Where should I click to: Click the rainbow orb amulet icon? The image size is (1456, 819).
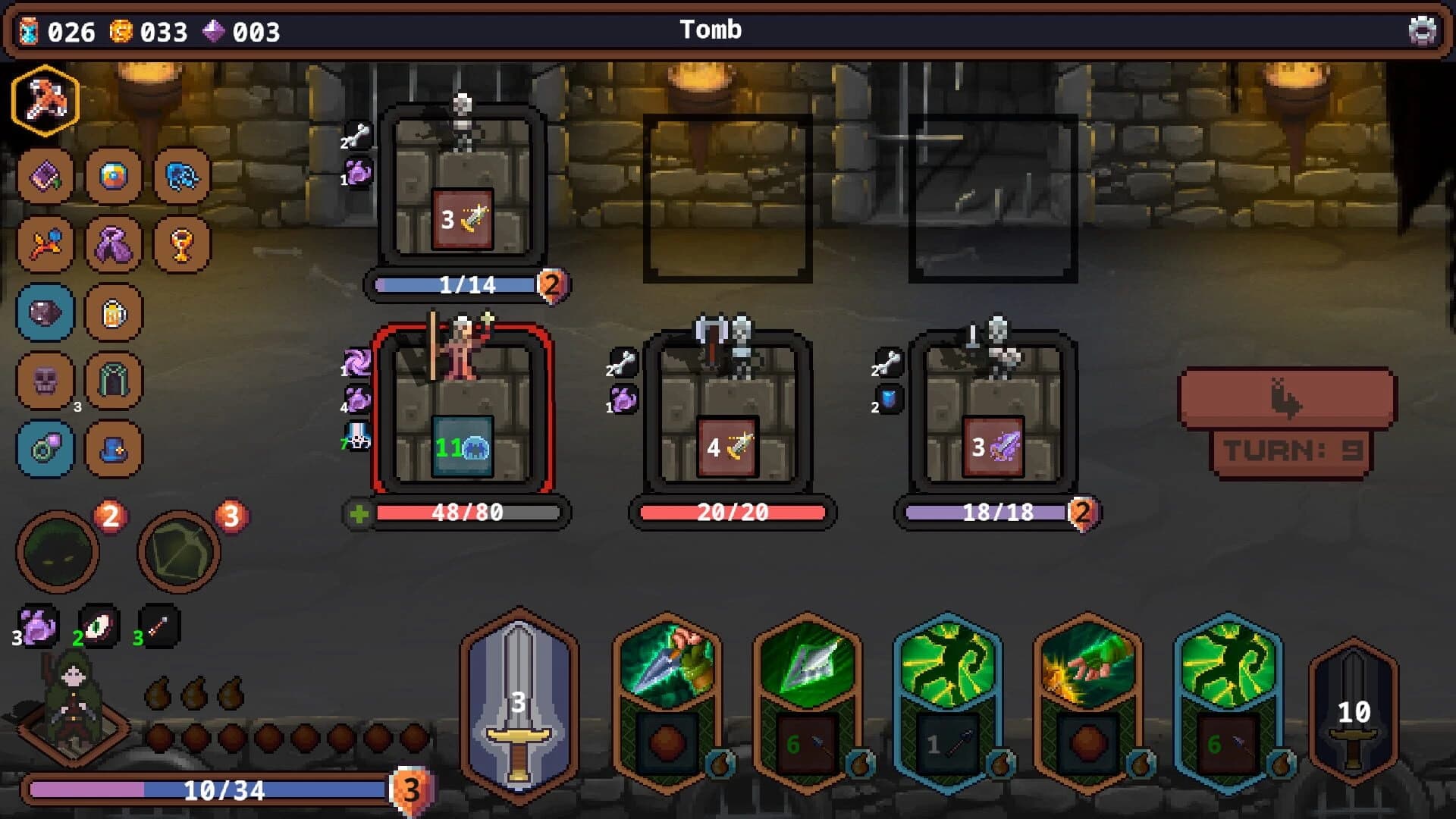(x=115, y=177)
